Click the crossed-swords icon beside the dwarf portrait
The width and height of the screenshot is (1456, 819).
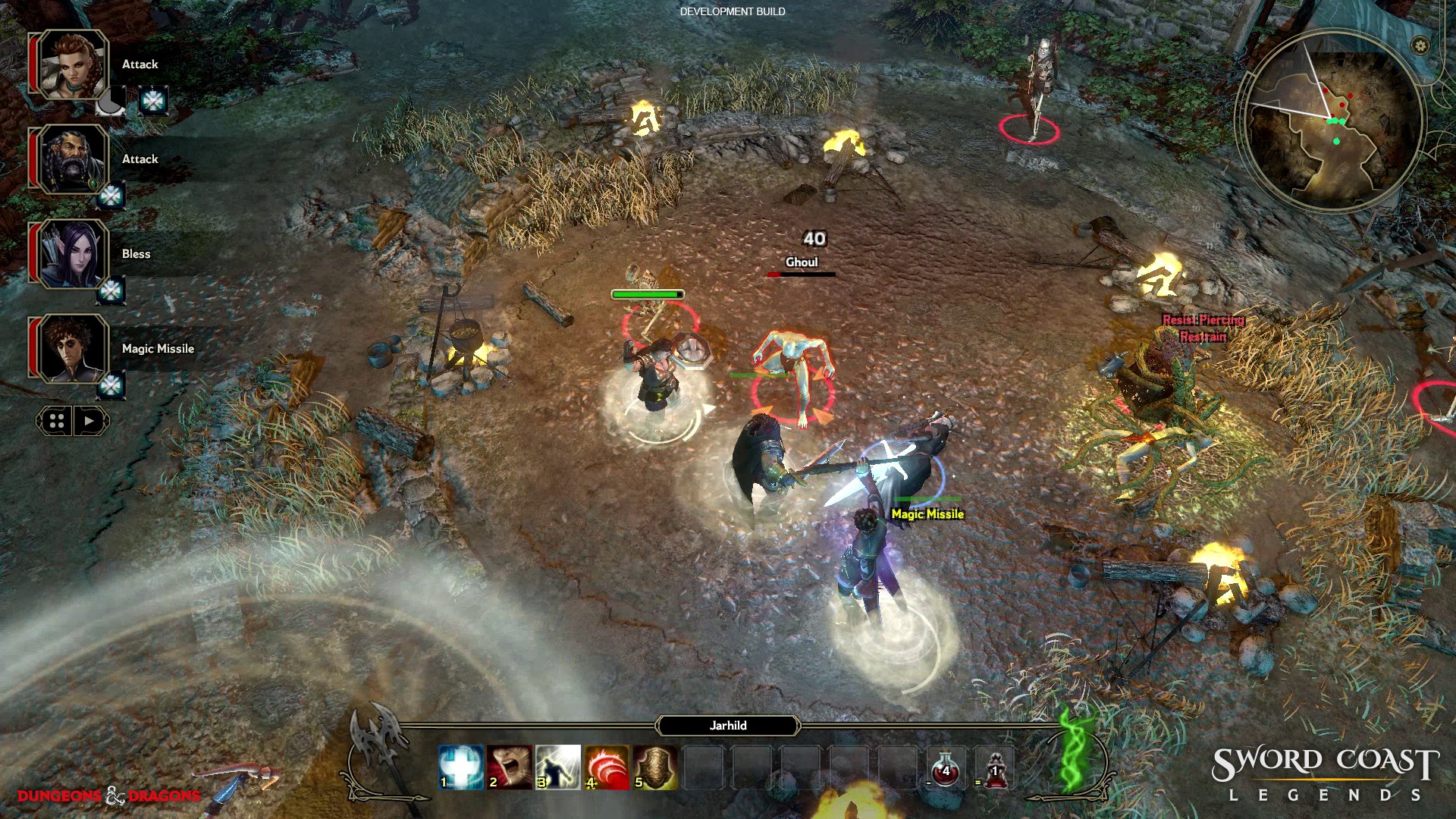pos(111,196)
